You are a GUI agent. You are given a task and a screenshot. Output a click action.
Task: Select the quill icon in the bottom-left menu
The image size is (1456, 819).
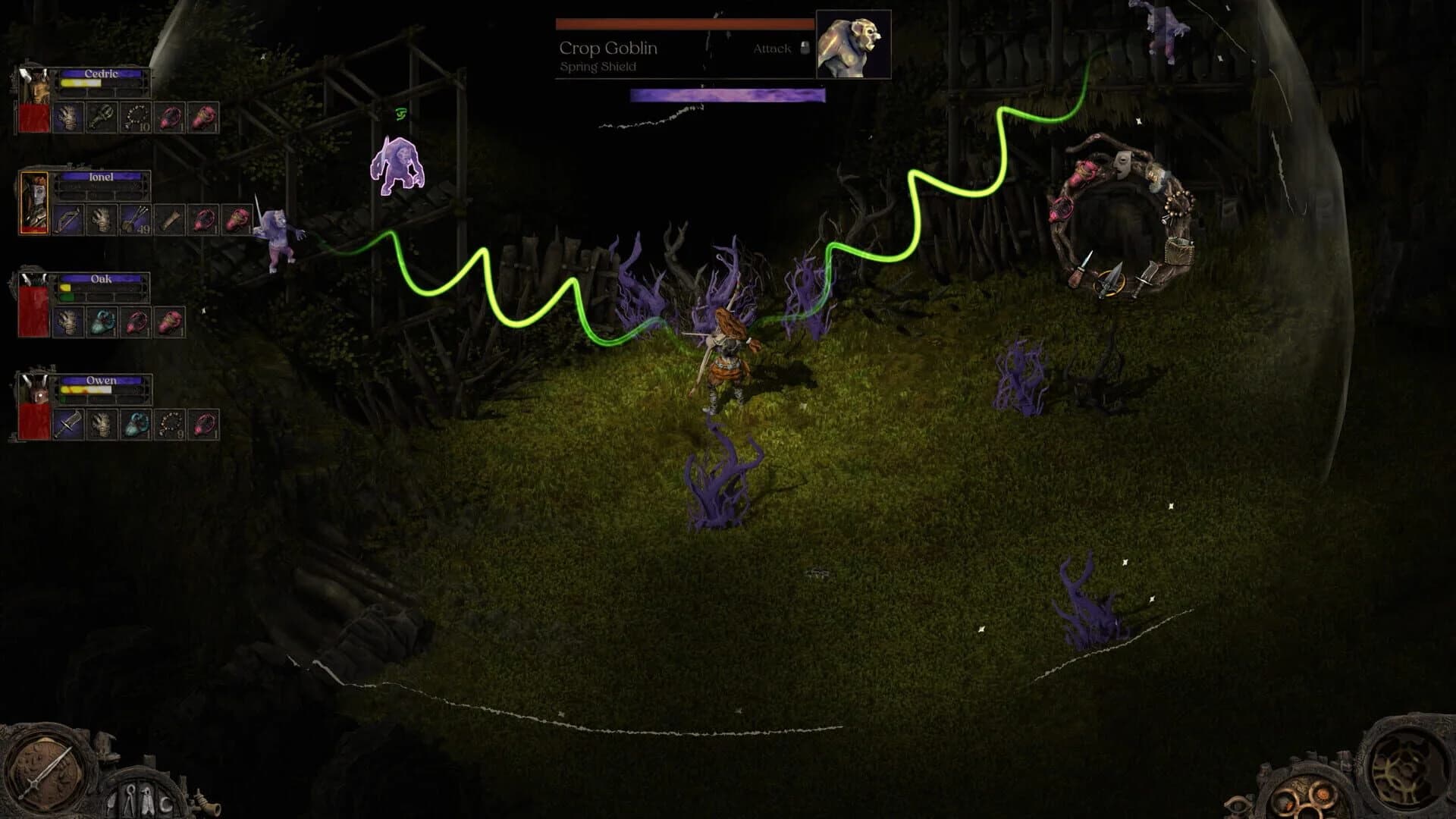[x=111, y=802]
